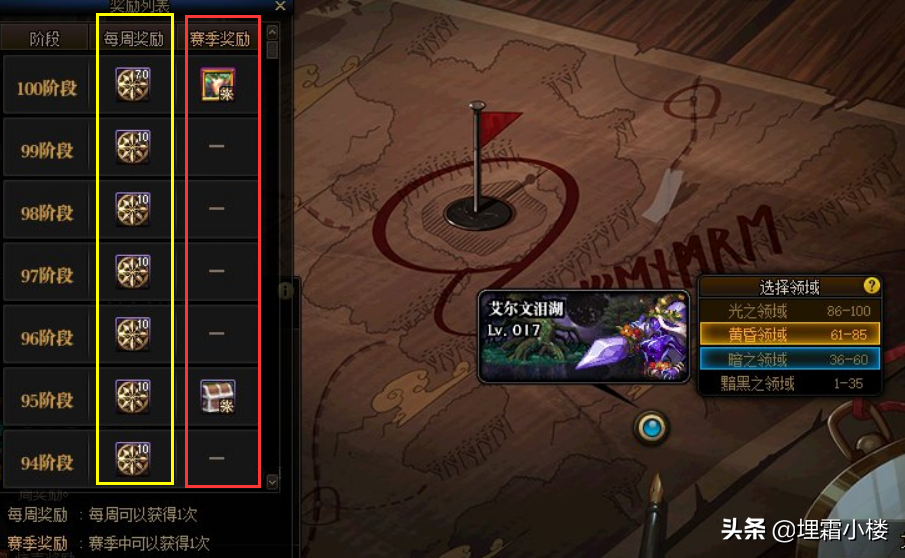Inspect the 97阶段 weekly reward icon
Image resolution: width=905 pixels, height=558 pixels.
tap(133, 272)
